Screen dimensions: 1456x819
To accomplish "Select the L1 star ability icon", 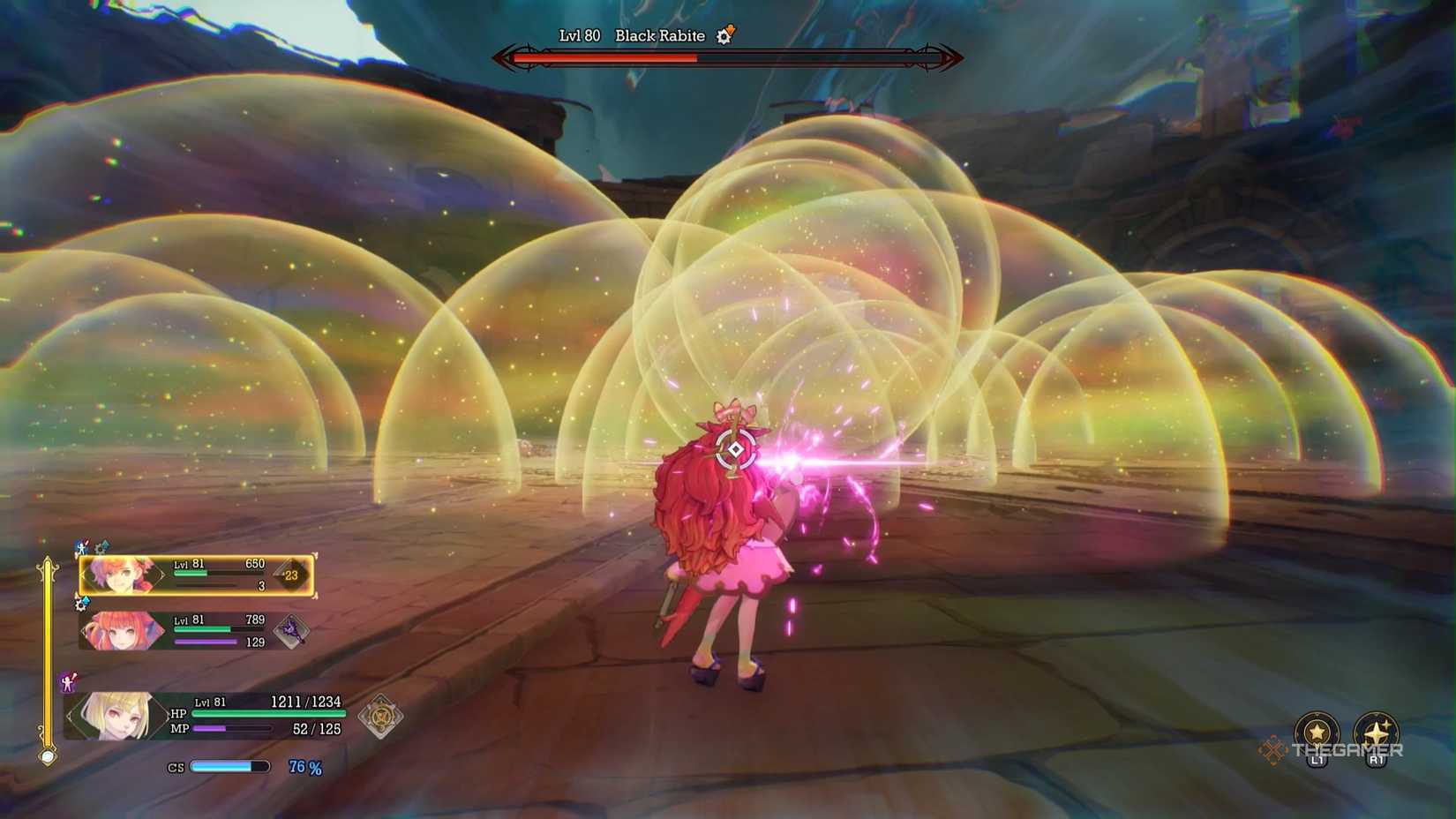I will pyautogui.click(x=1317, y=730).
